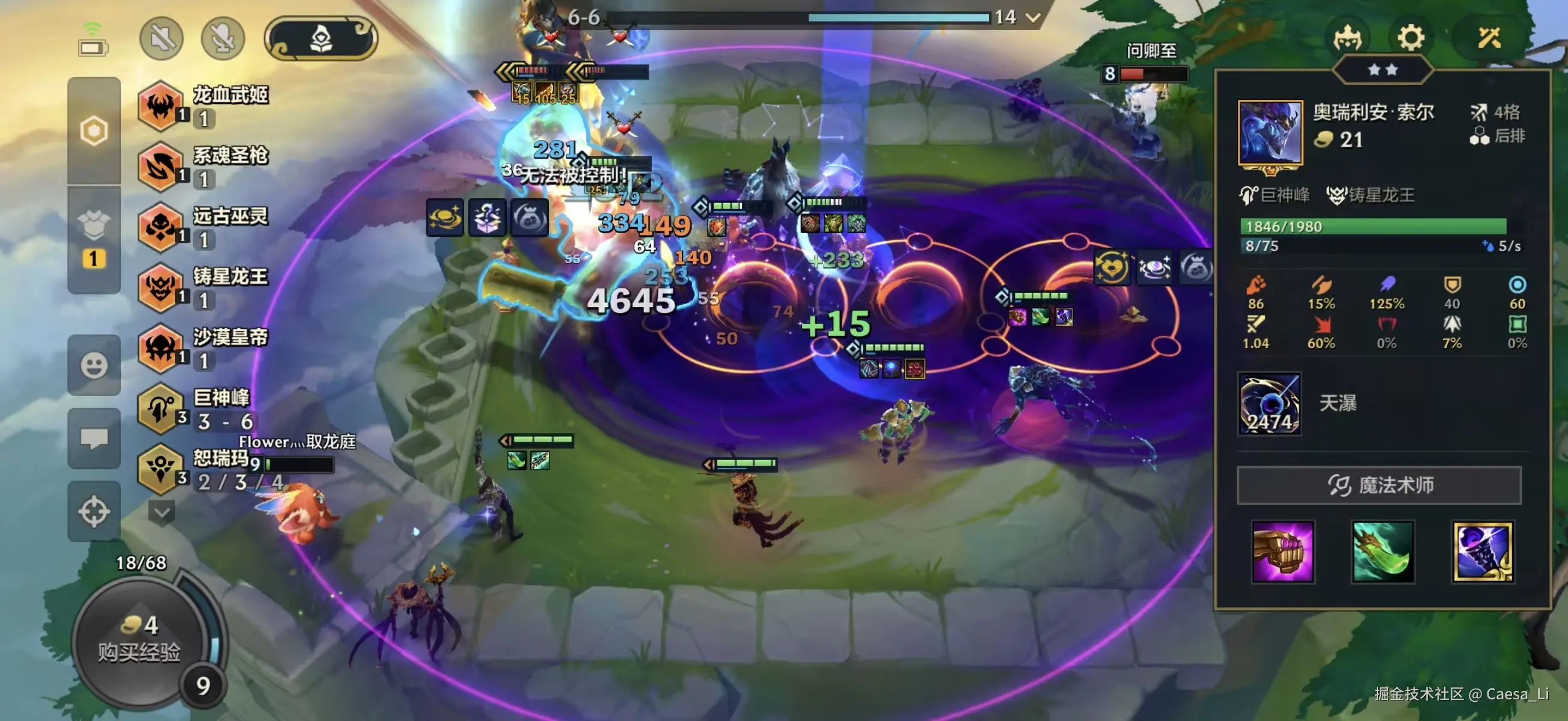Select the crosshair target button
The height and width of the screenshot is (721, 1568).
click(94, 511)
